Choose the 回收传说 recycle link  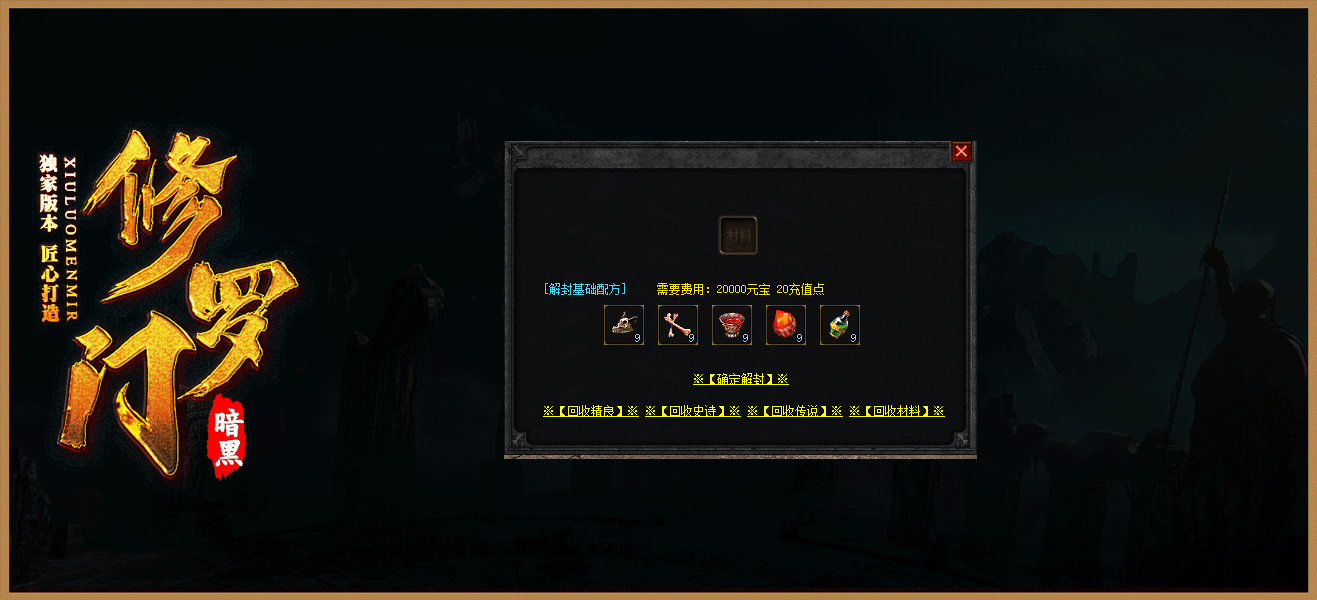794,411
